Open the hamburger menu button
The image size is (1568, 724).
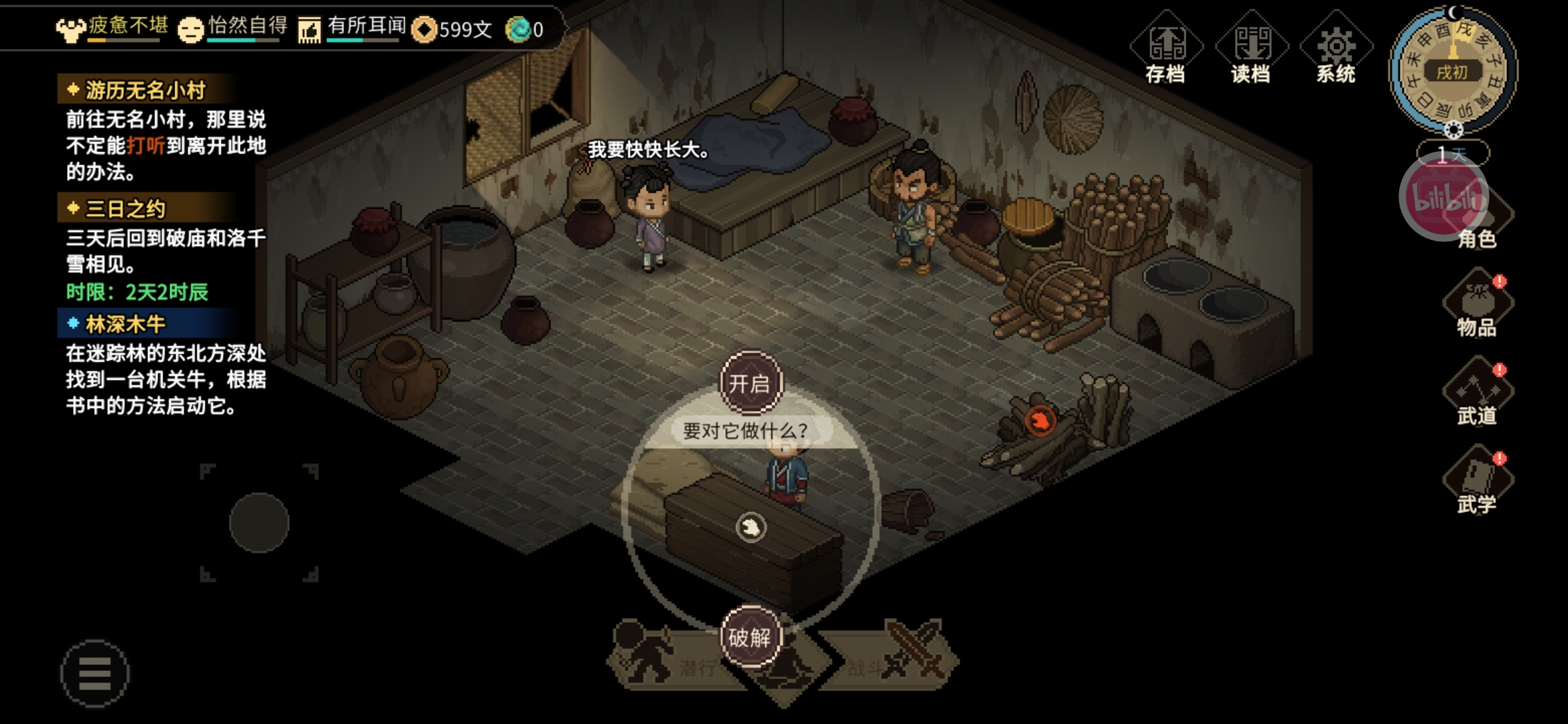94,673
